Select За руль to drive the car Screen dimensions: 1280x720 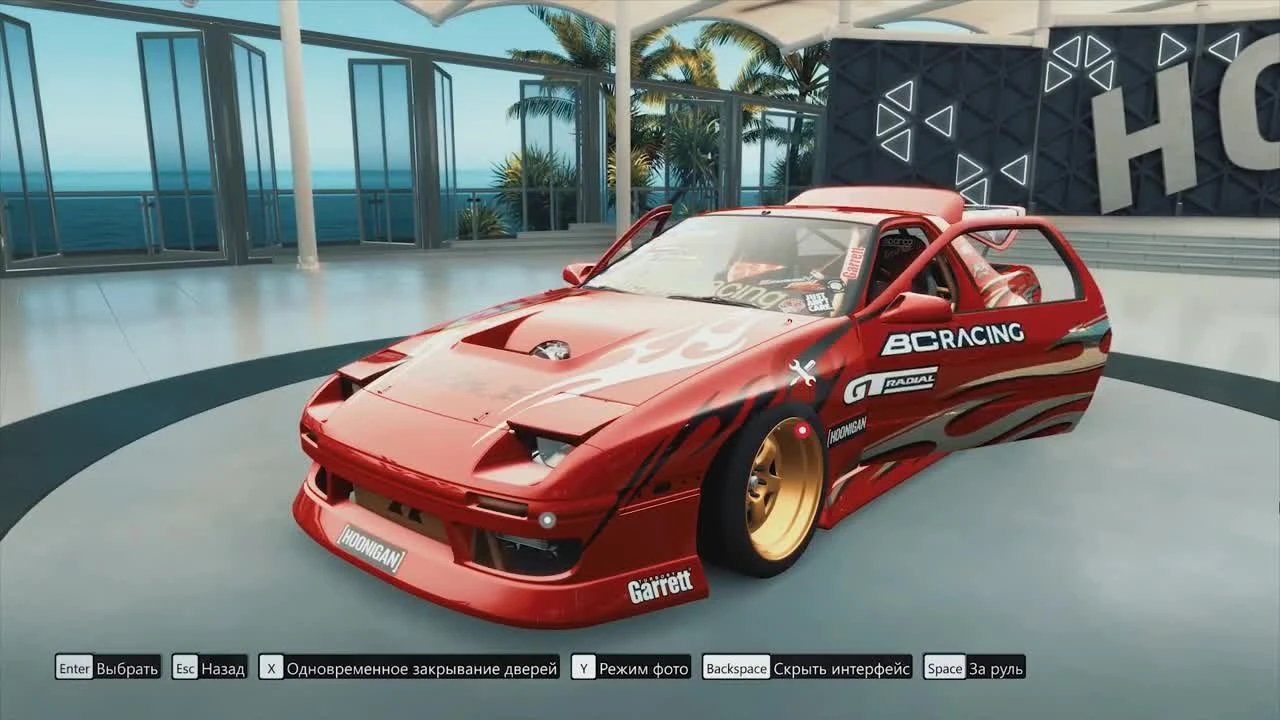[x=996, y=668]
